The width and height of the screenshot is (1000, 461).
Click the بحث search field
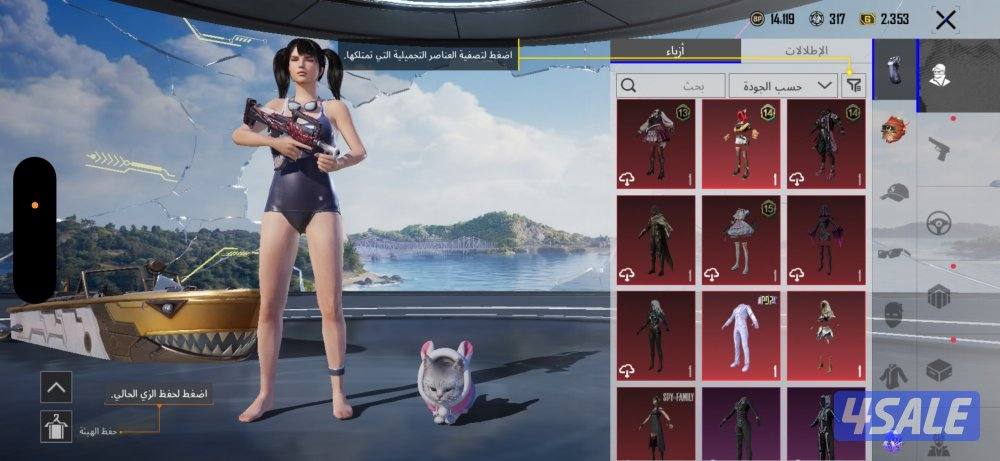pos(670,85)
